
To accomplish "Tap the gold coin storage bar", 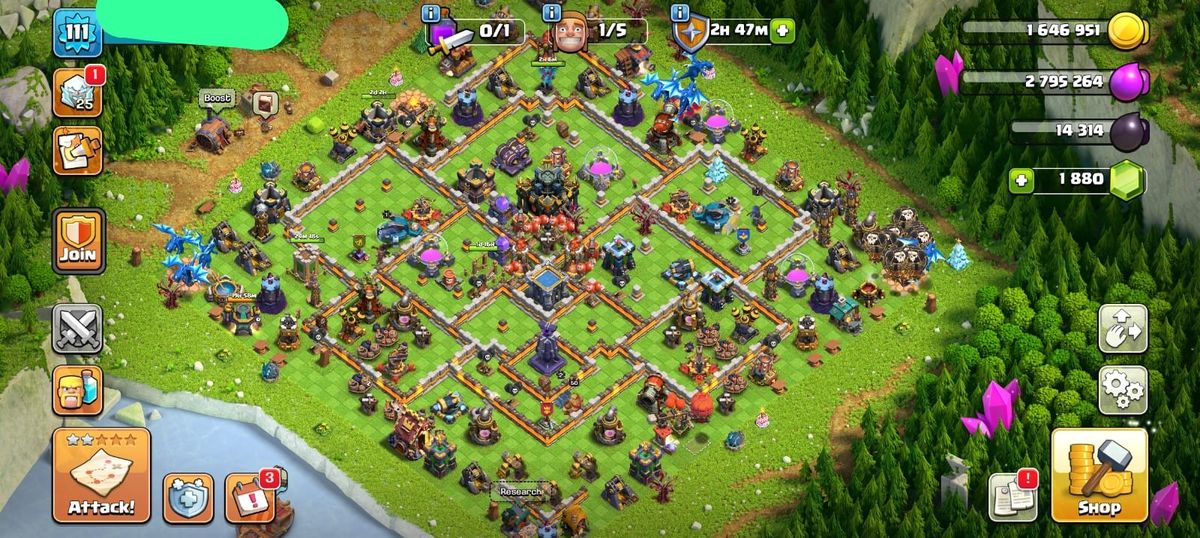I will 1050,31.
